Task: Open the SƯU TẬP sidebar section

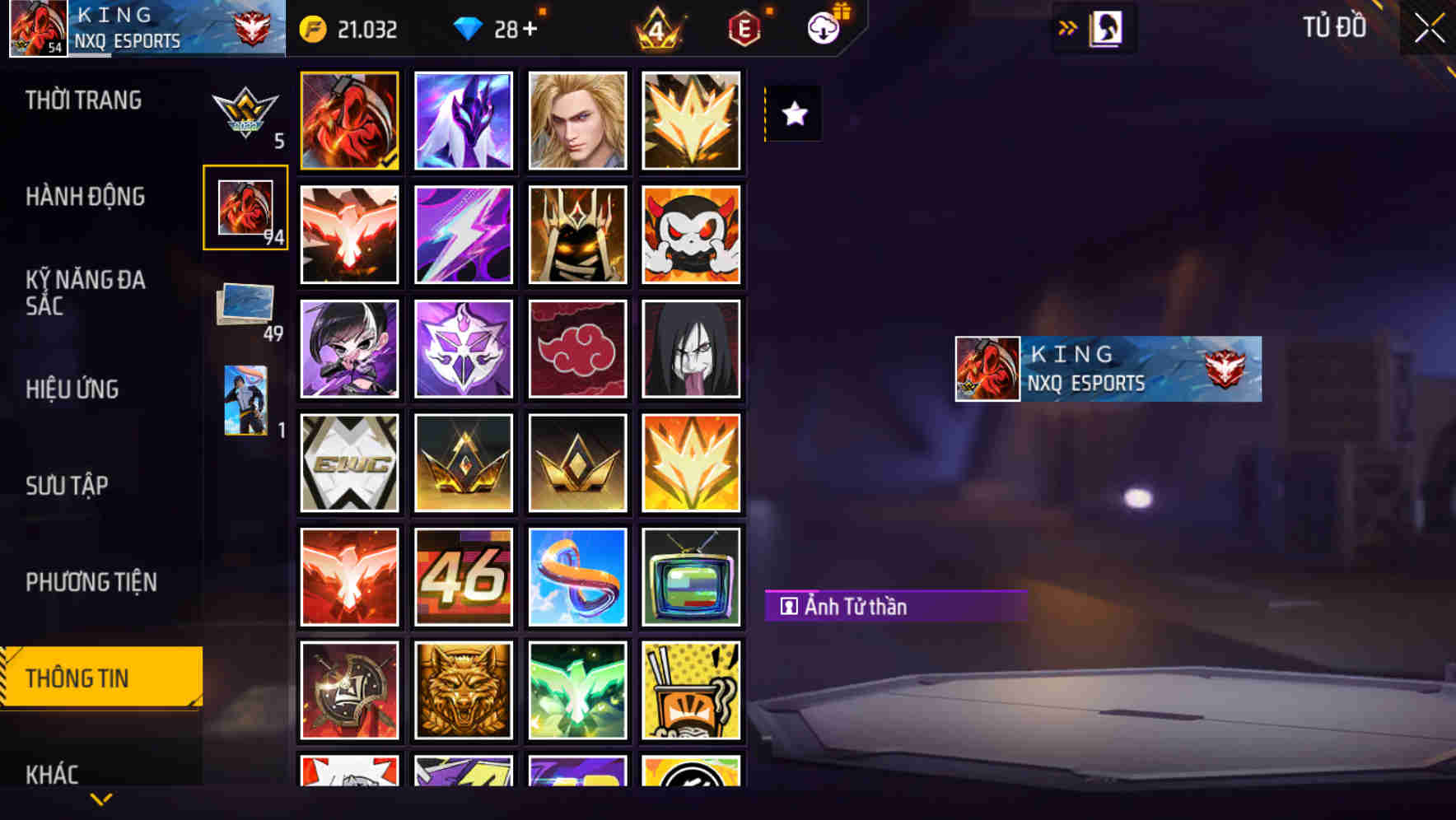Action: (x=68, y=486)
